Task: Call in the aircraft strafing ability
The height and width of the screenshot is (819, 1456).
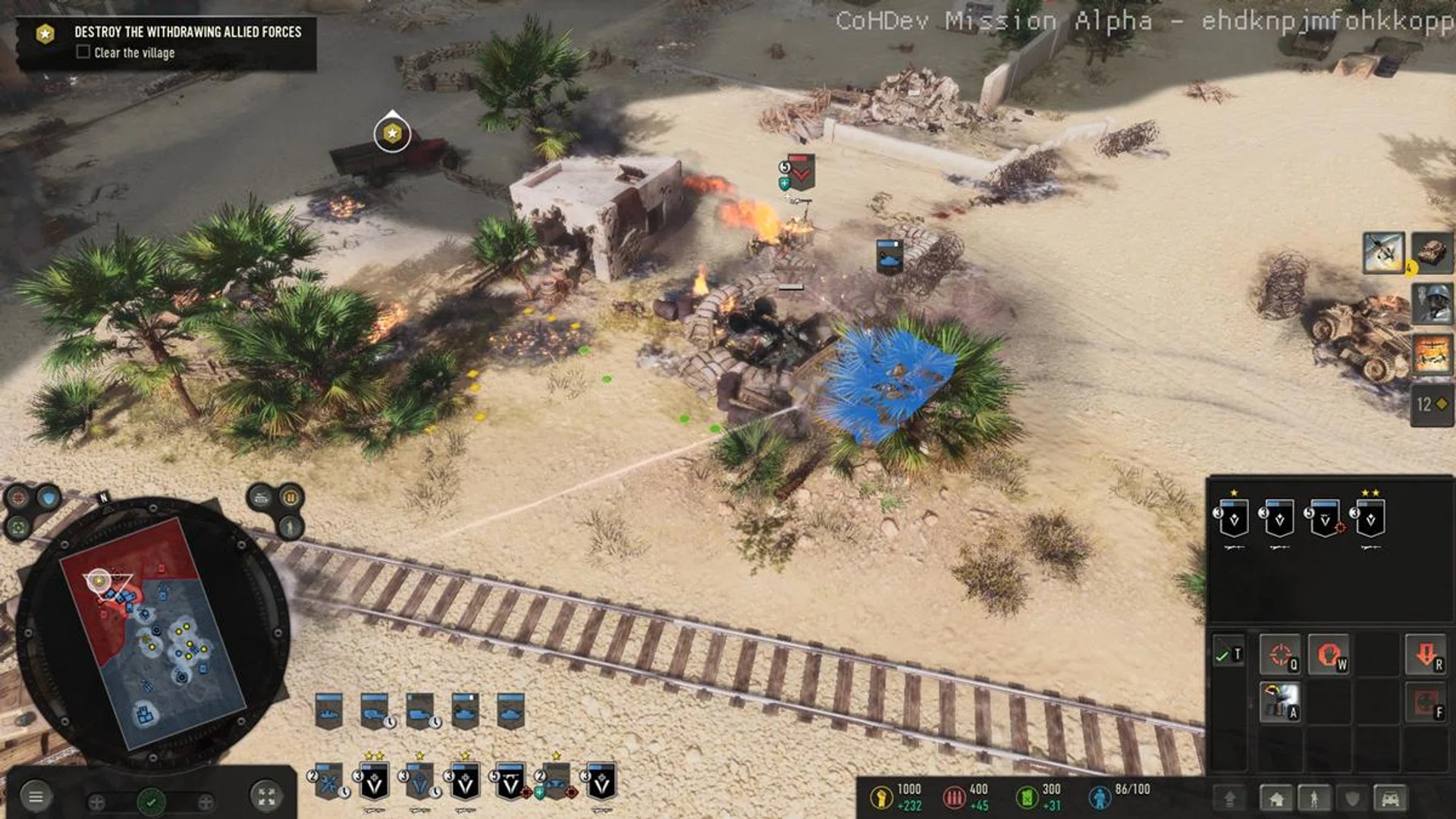Action: pos(1383,253)
